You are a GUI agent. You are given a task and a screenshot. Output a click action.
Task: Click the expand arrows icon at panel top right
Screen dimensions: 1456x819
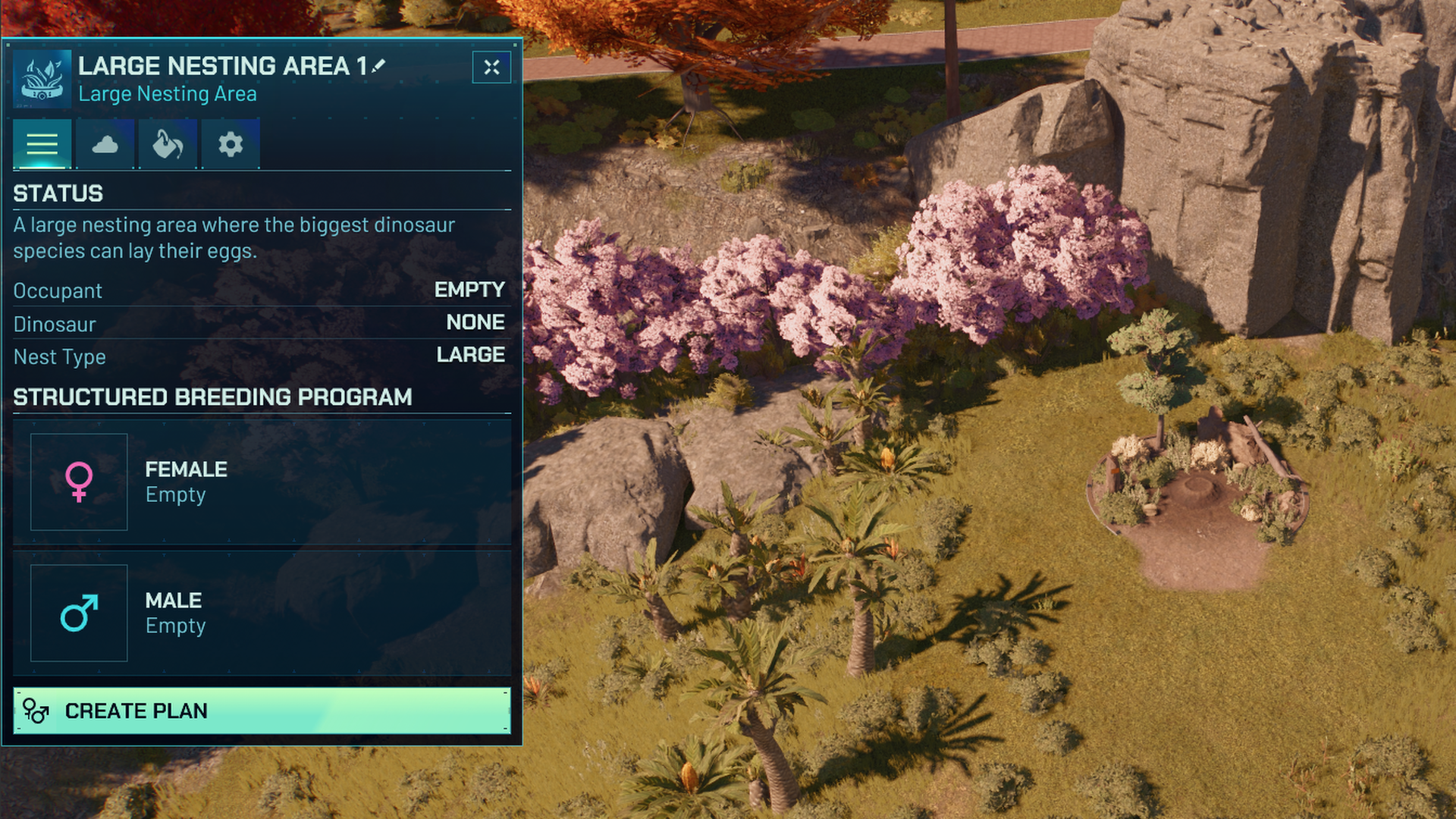click(x=491, y=67)
